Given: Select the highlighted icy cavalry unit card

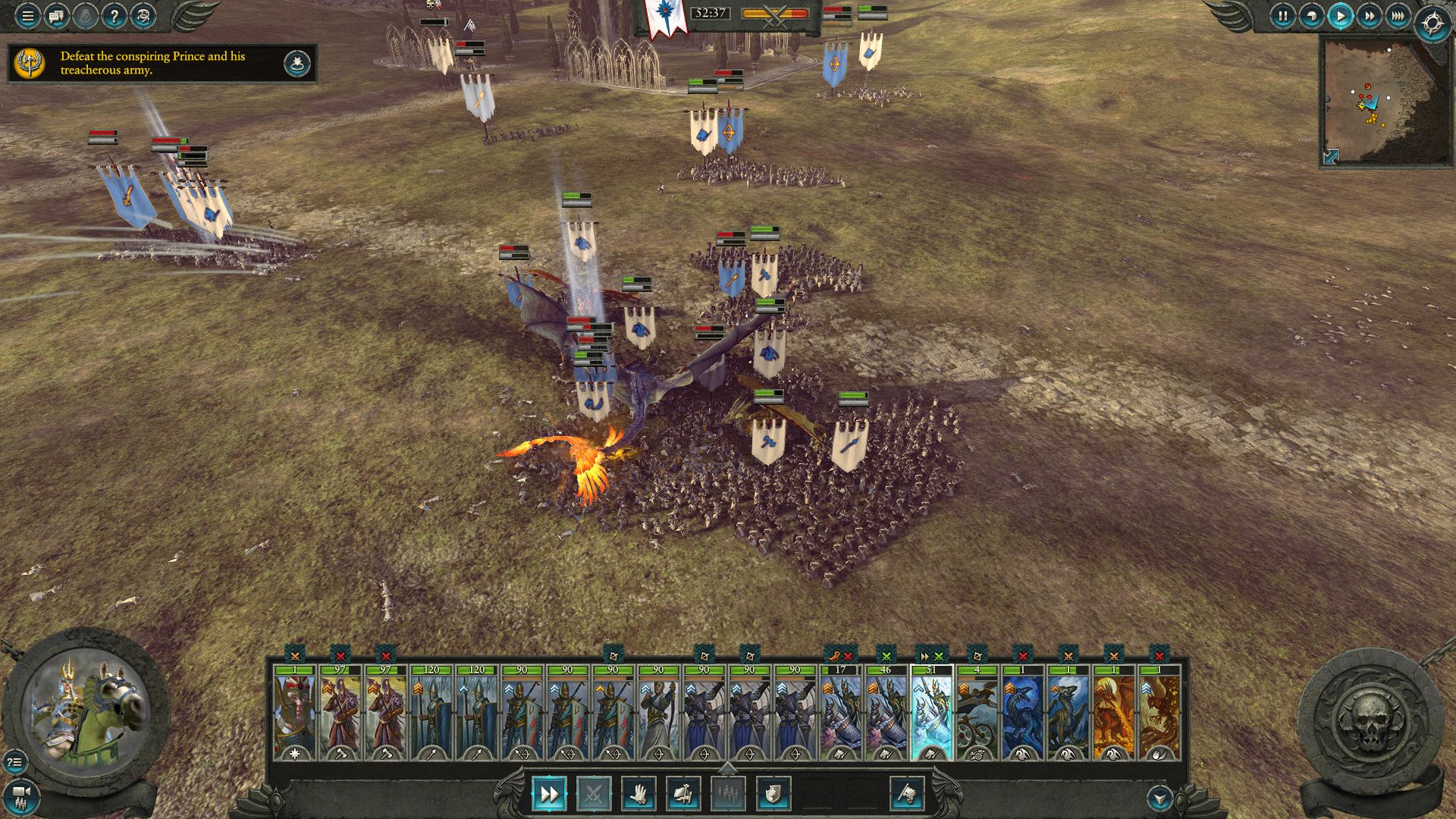Looking at the screenshot, I should coord(931,712).
